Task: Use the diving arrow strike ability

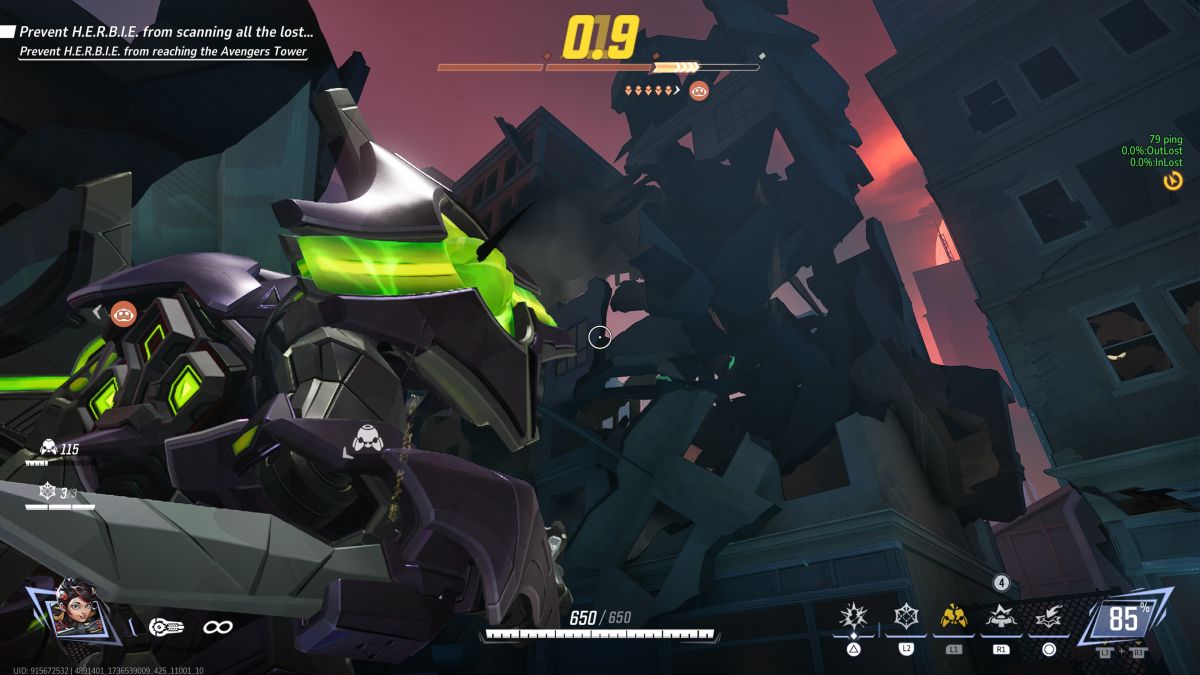Action: click(1048, 618)
